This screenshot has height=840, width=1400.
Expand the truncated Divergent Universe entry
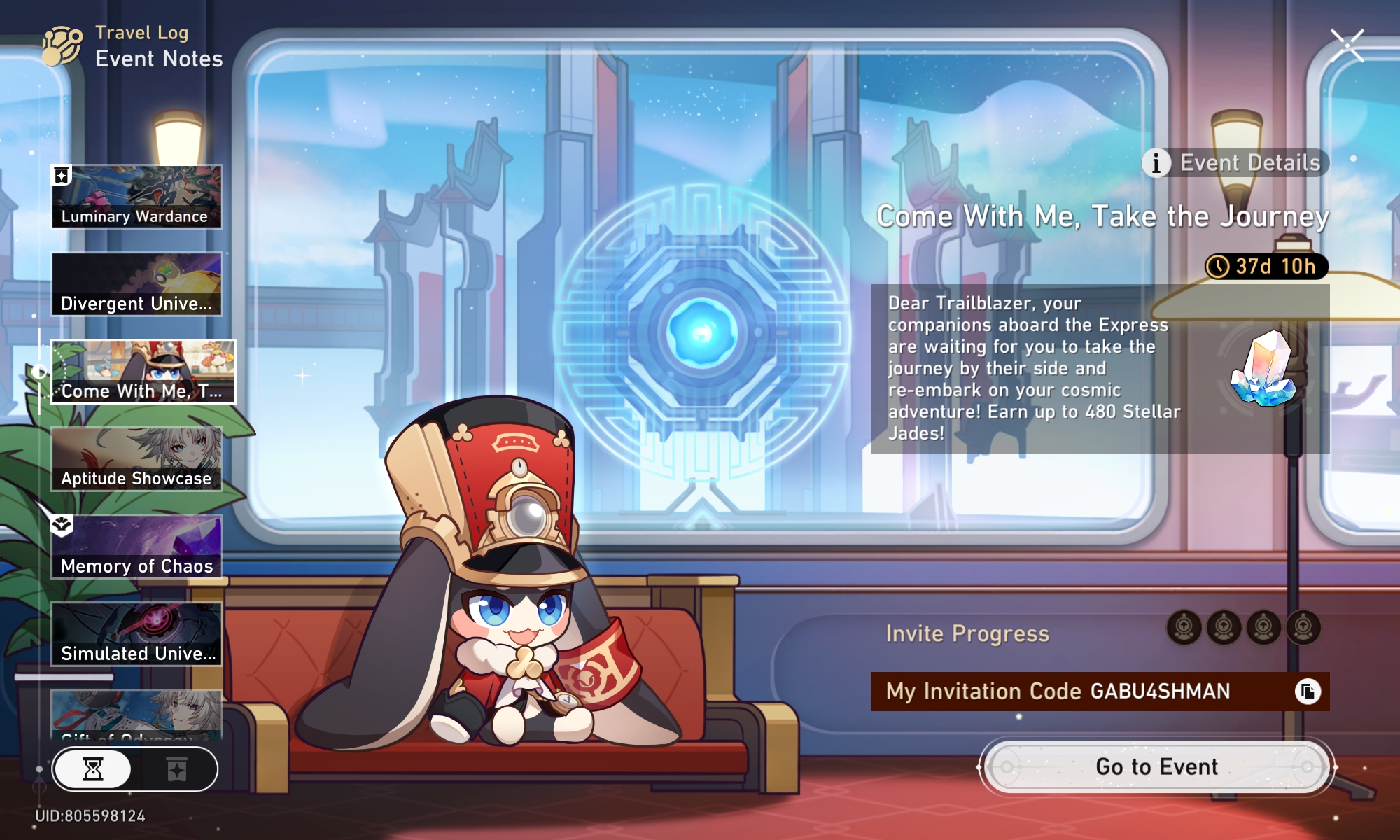(x=137, y=283)
